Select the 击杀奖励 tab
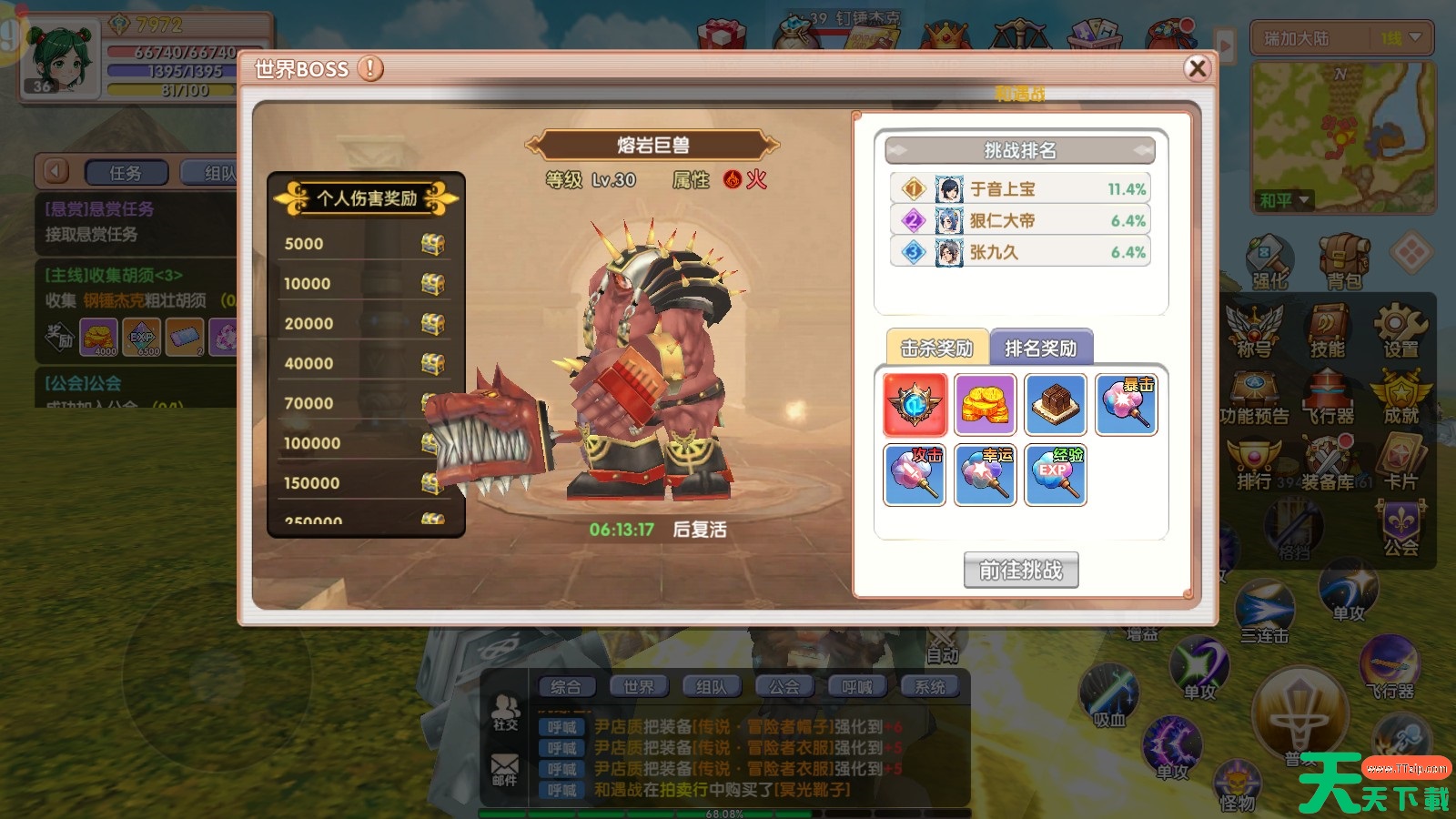 pos(936,348)
